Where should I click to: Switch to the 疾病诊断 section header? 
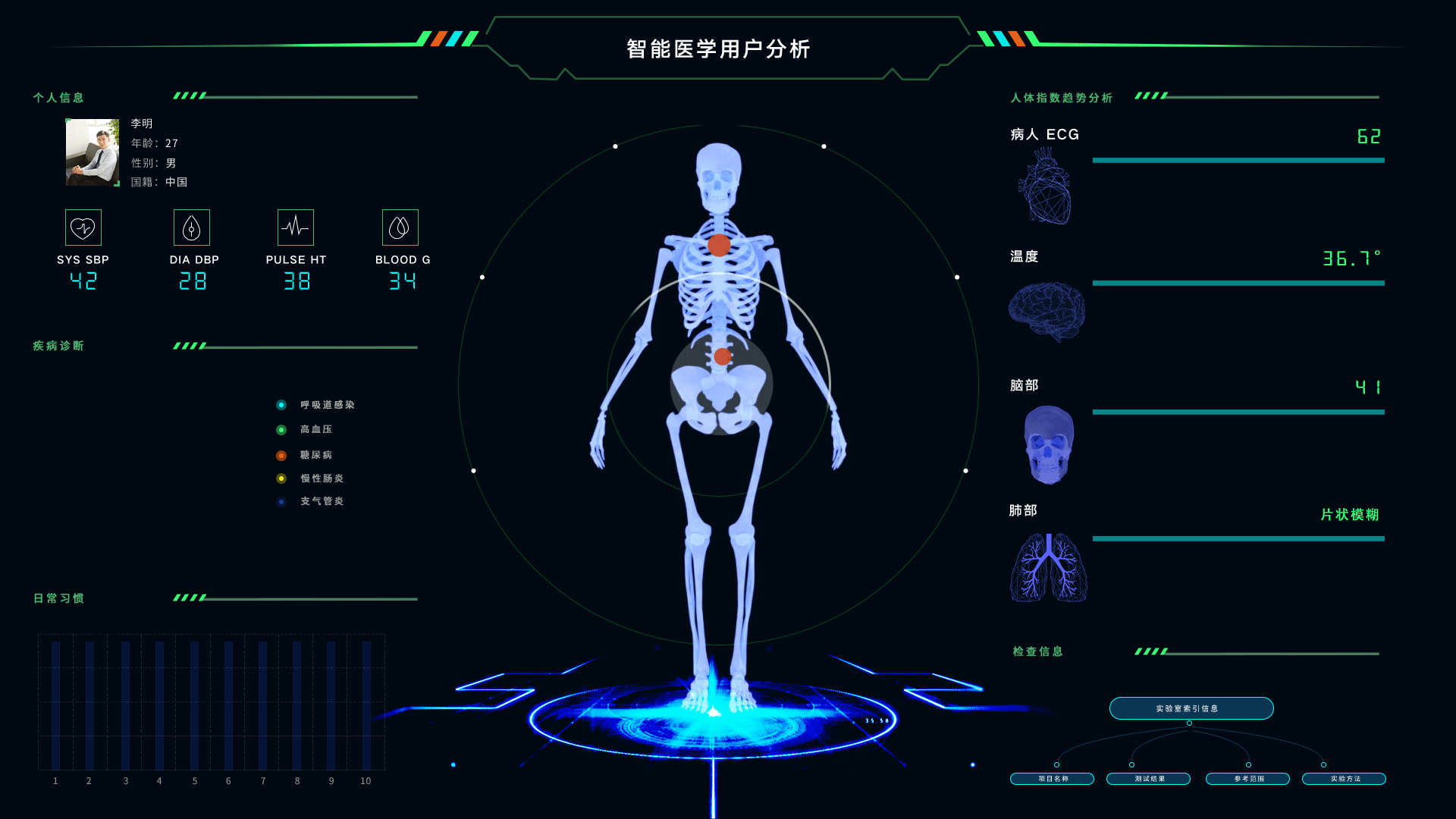click(59, 346)
